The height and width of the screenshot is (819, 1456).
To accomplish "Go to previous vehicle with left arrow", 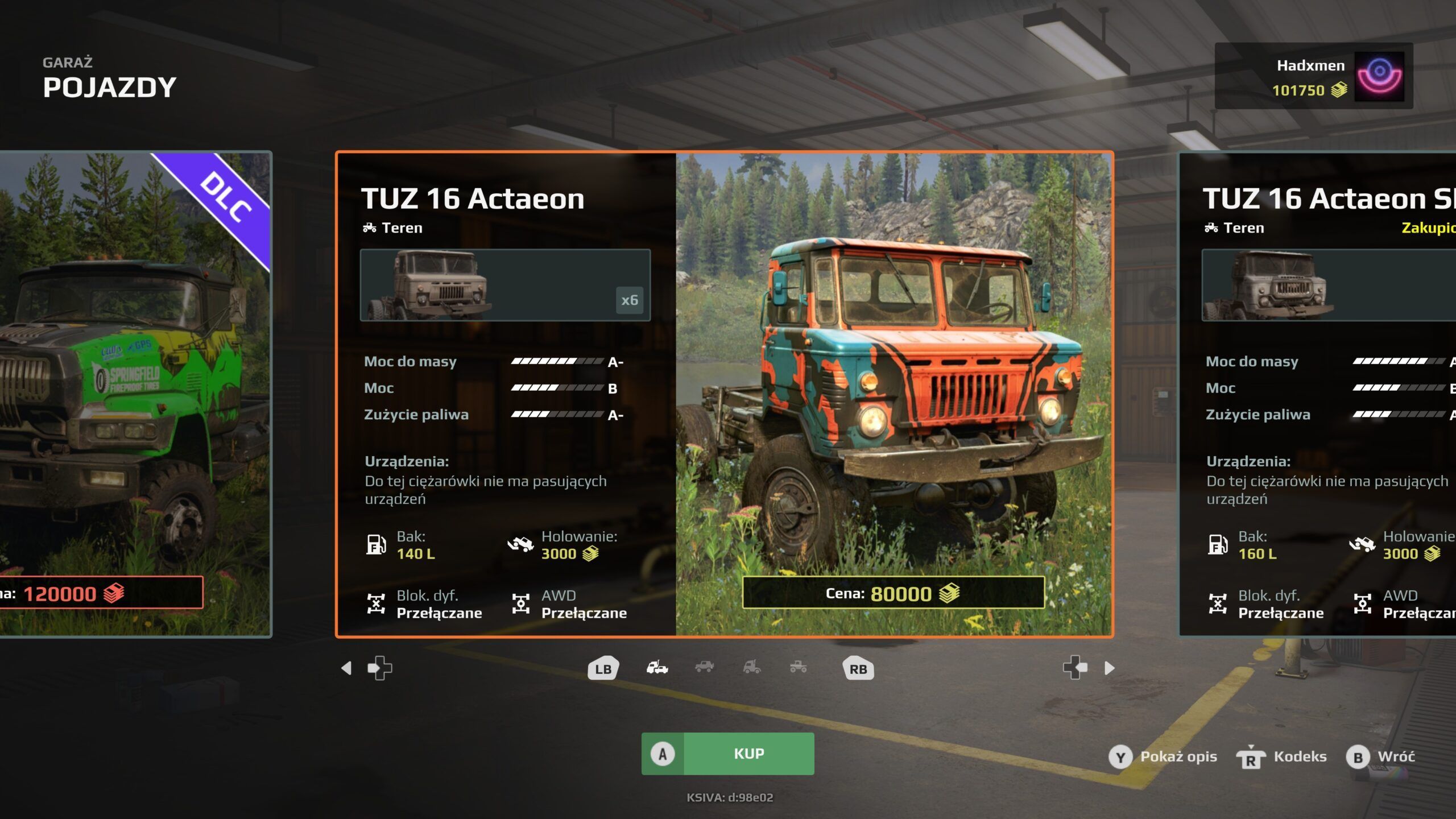I will point(346,668).
